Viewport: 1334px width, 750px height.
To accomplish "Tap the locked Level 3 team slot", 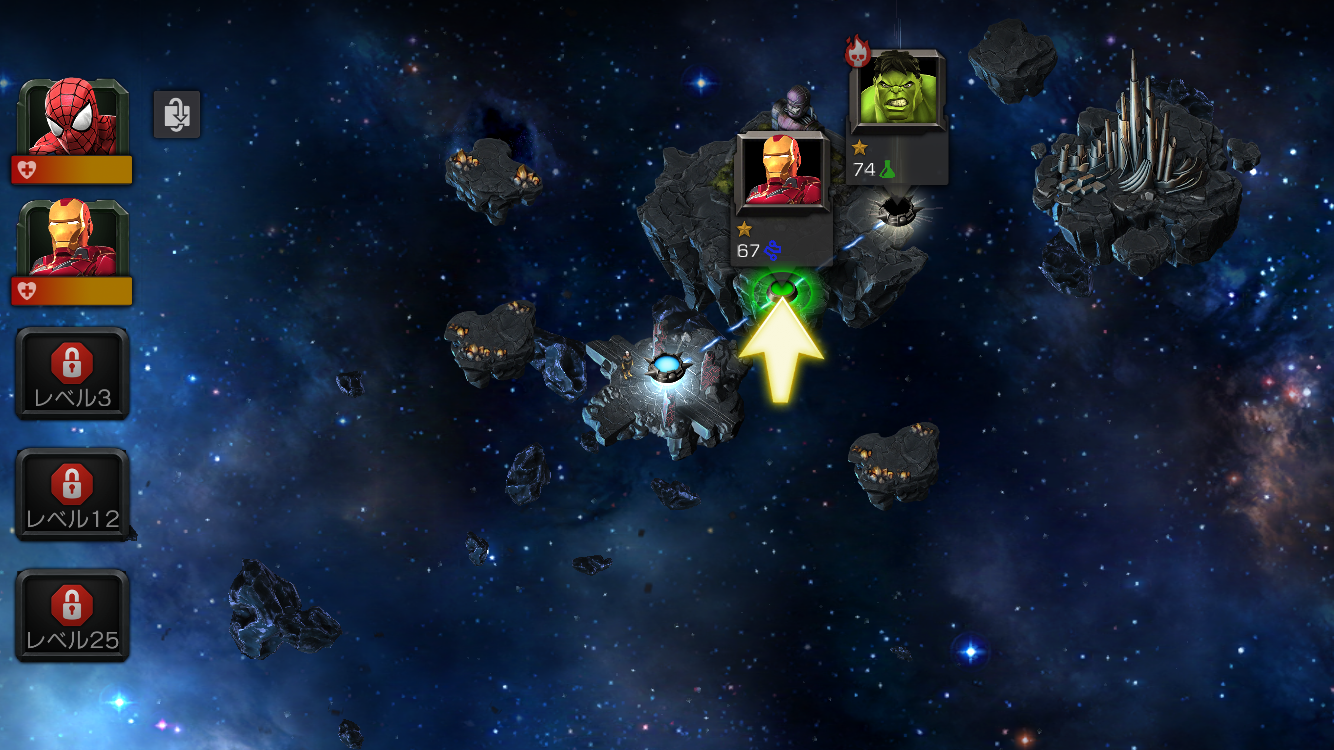I will point(72,373).
